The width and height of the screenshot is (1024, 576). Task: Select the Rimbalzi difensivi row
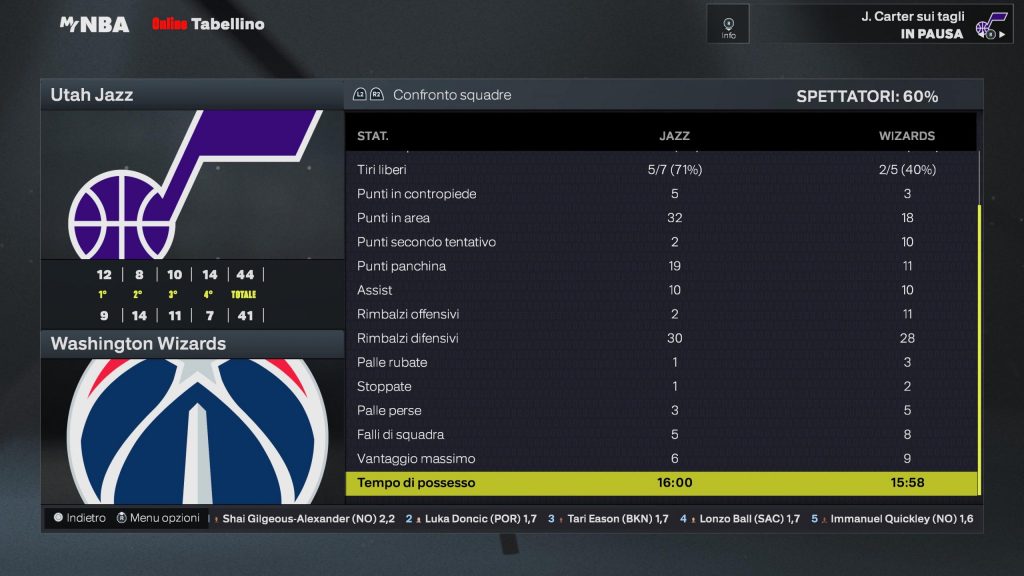point(661,338)
